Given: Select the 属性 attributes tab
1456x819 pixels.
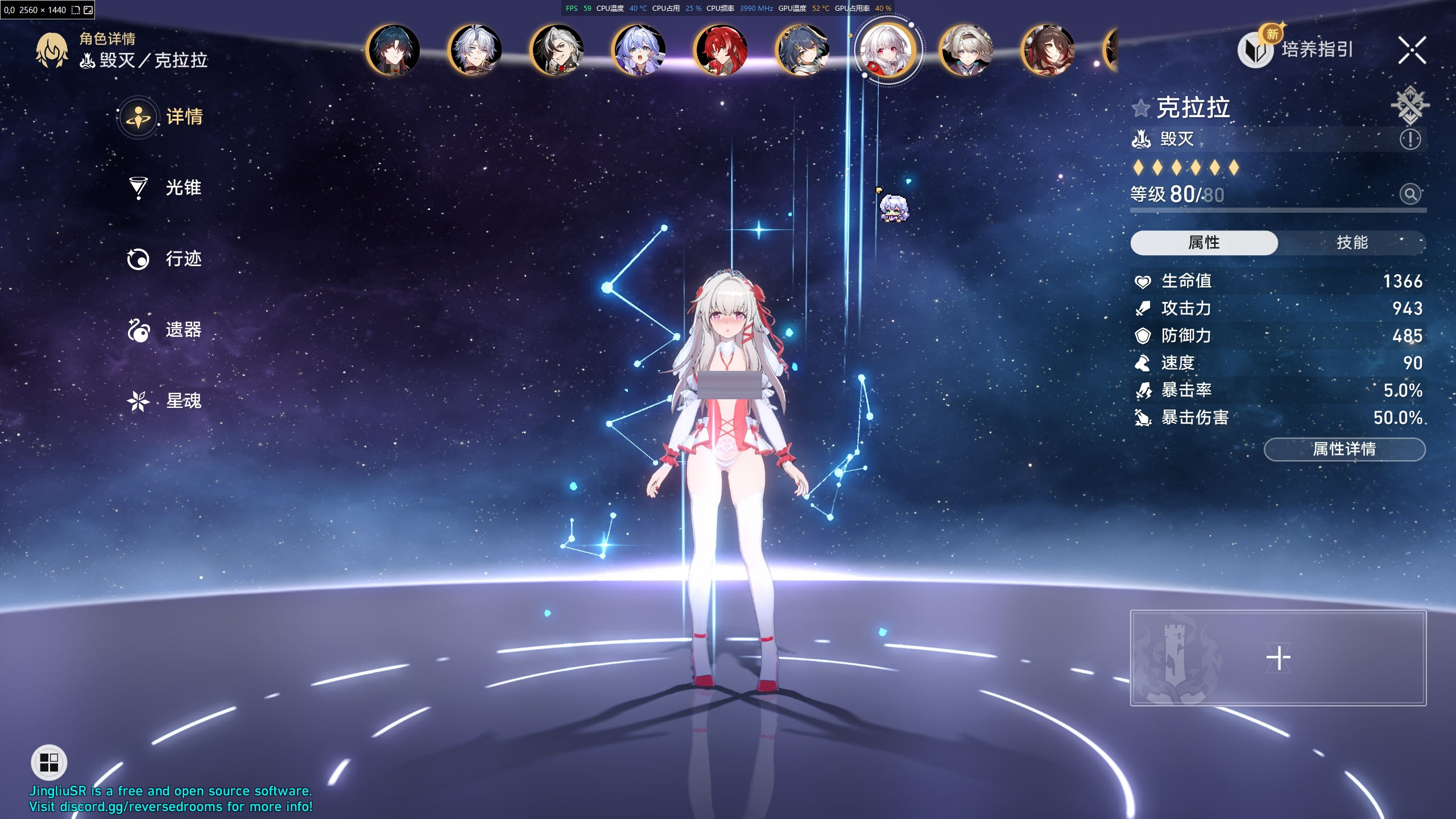Looking at the screenshot, I should (1203, 243).
